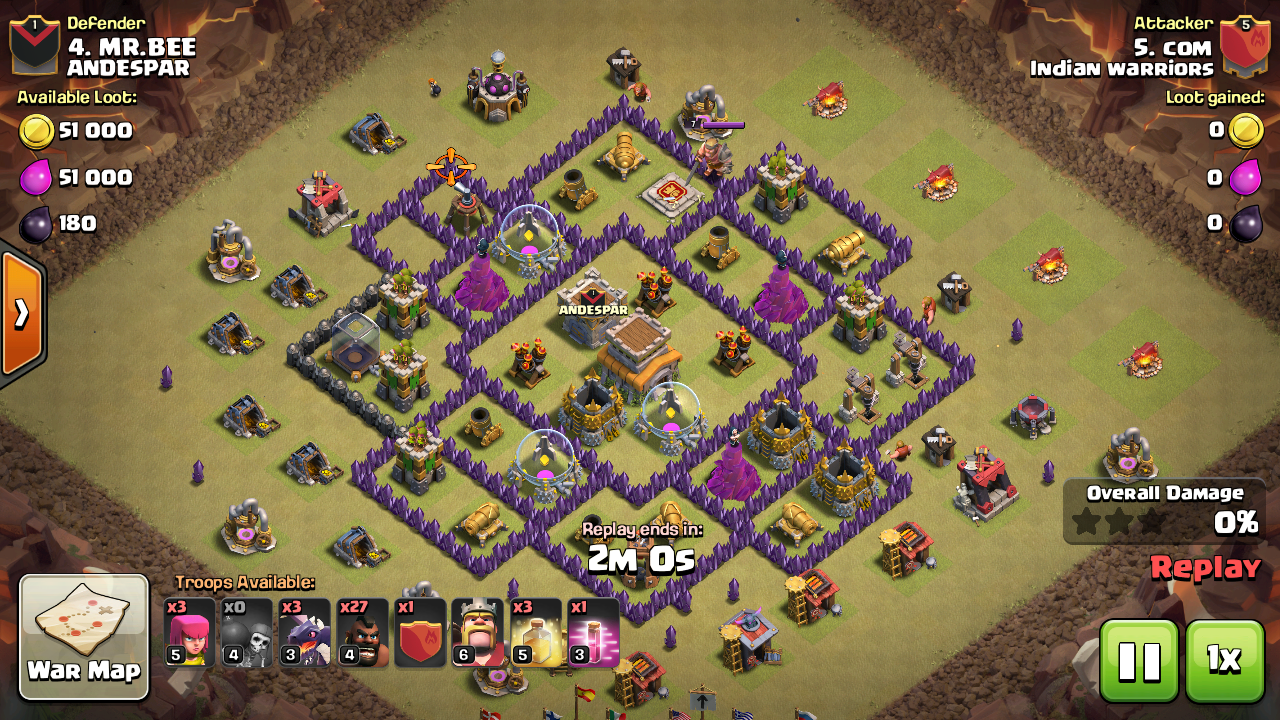
Task: Select the x27 Hog Rider troop slot
Action: click(x=361, y=632)
